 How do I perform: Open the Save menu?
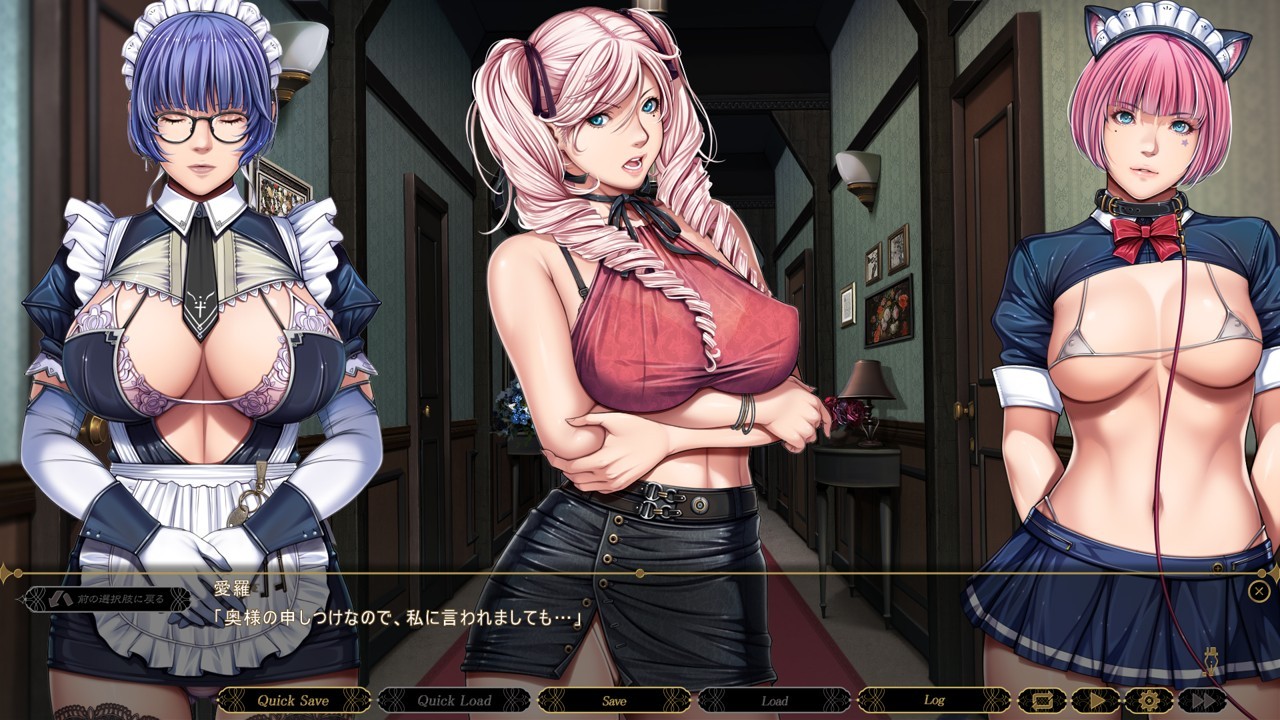click(614, 700)
